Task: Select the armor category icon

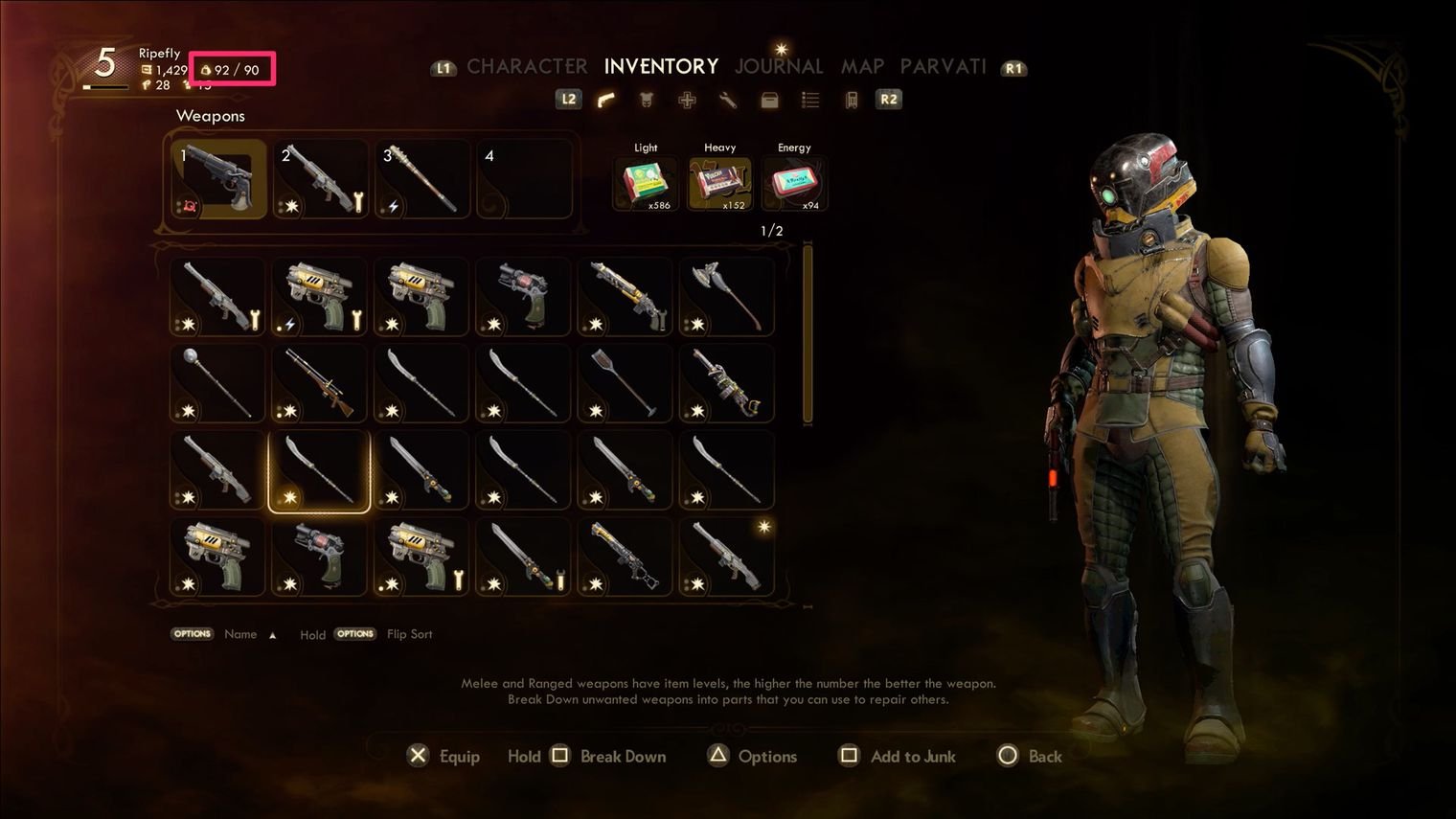Action: pos(647,100)
